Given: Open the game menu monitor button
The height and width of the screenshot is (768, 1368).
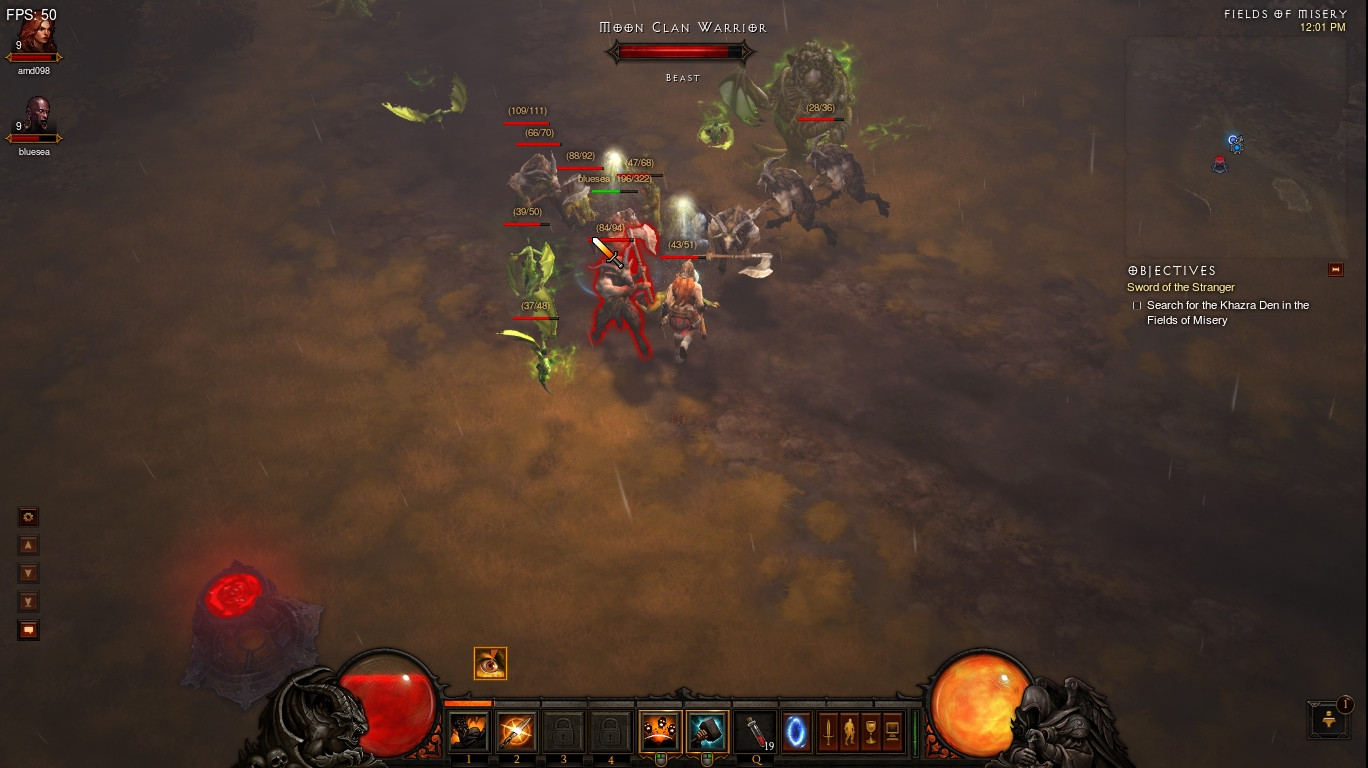Looking at the screenshot, I should pyautogui.click(x=892, y=733).
